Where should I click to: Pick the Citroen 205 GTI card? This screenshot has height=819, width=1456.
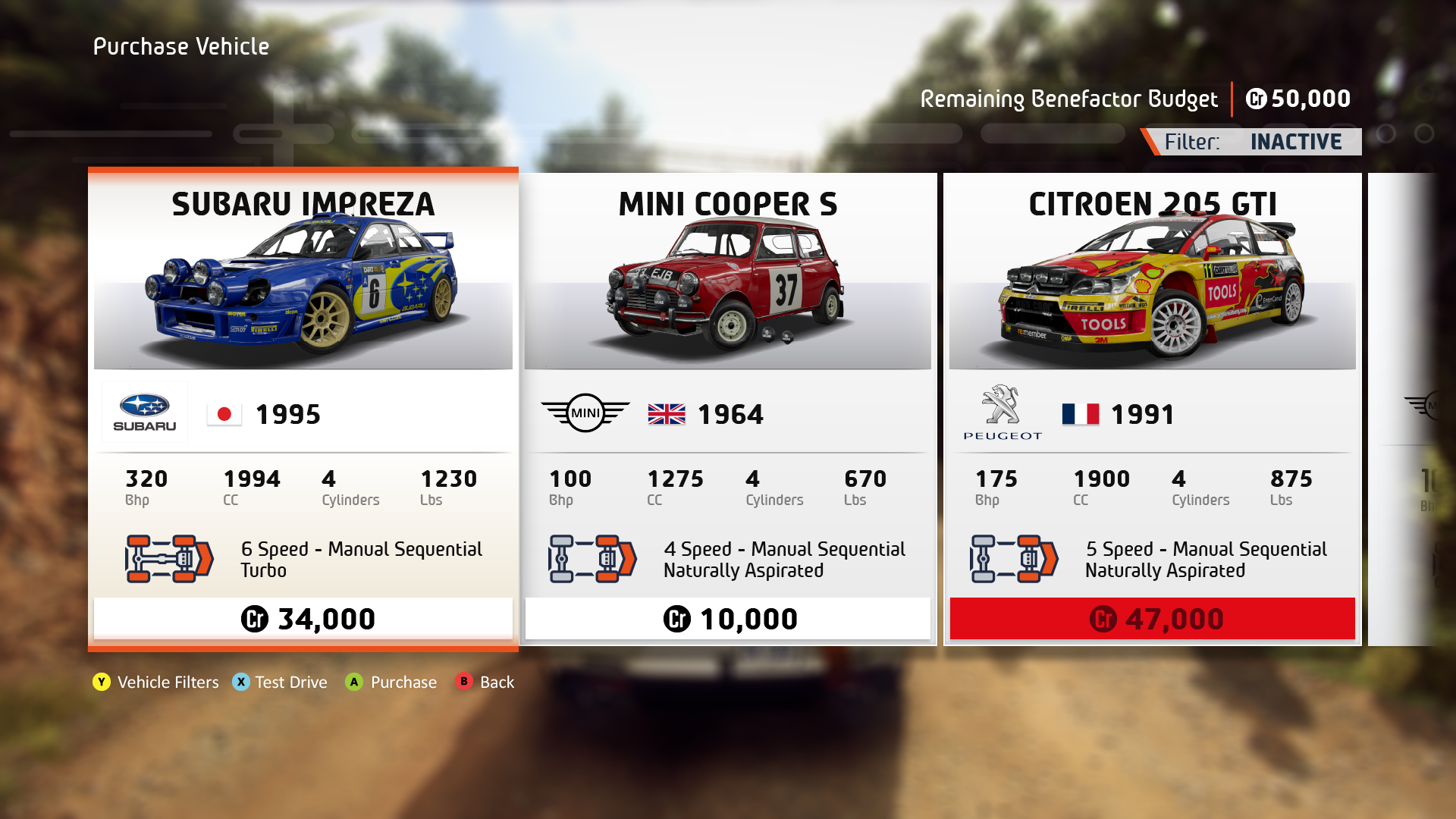coord(1152,409)
